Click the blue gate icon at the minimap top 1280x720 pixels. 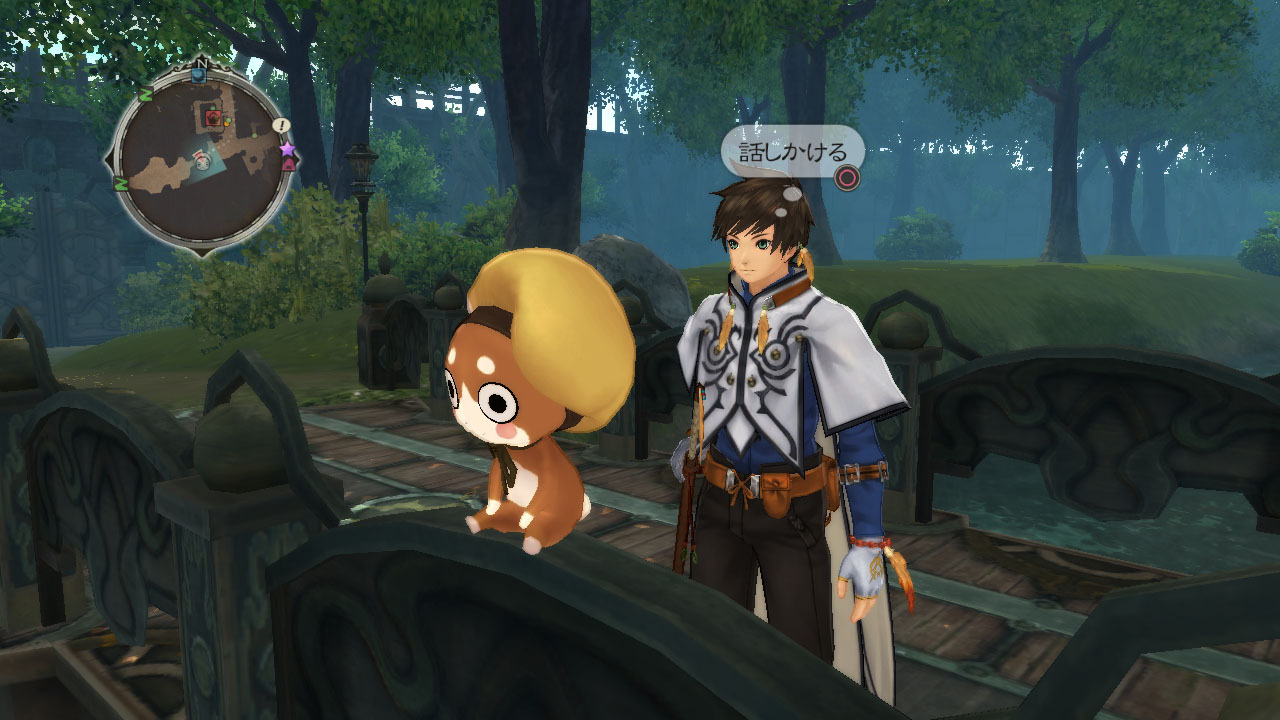(198, 74)
